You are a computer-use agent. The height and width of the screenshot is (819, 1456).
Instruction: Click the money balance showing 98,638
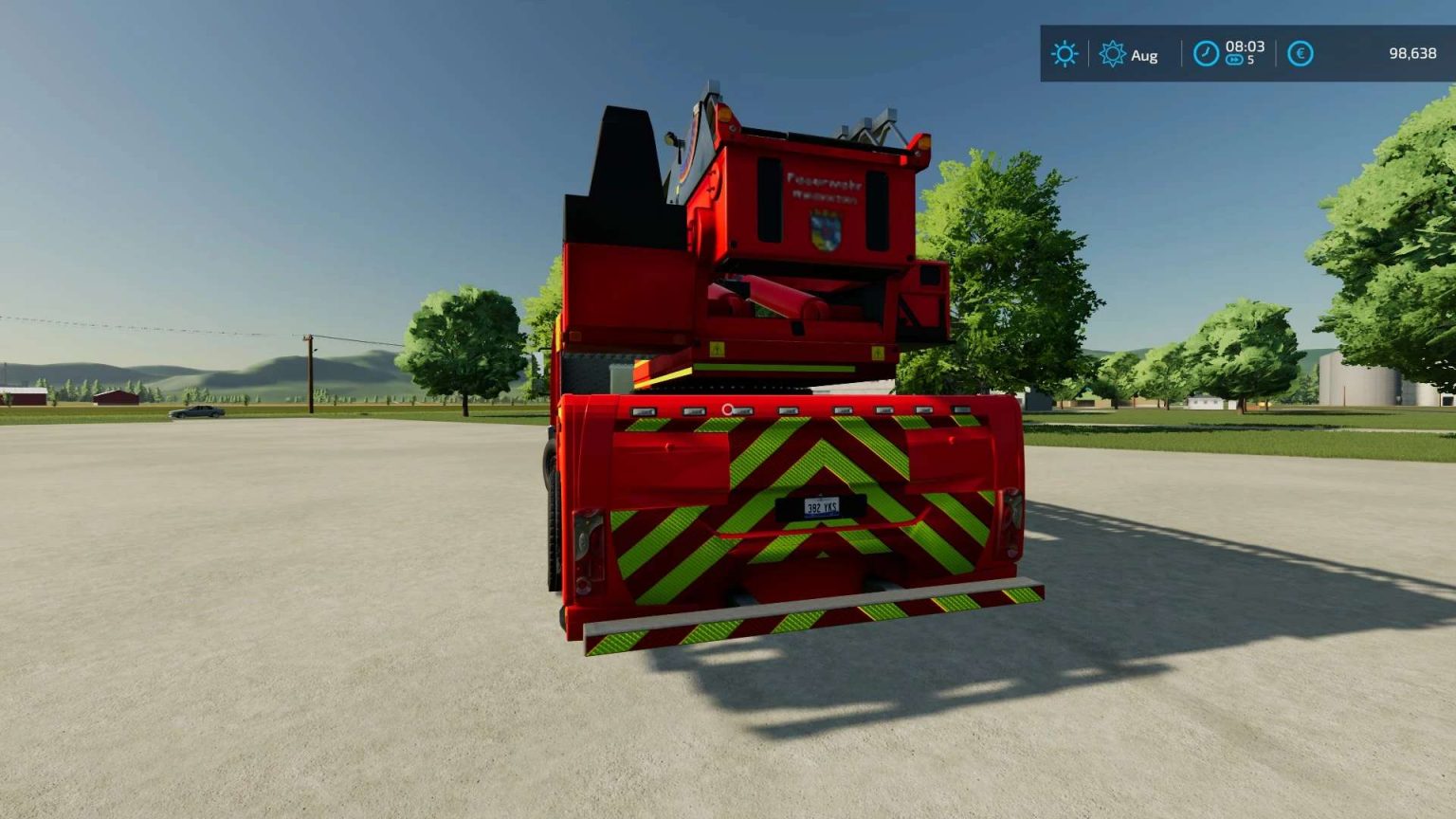tap(1414, 52)
